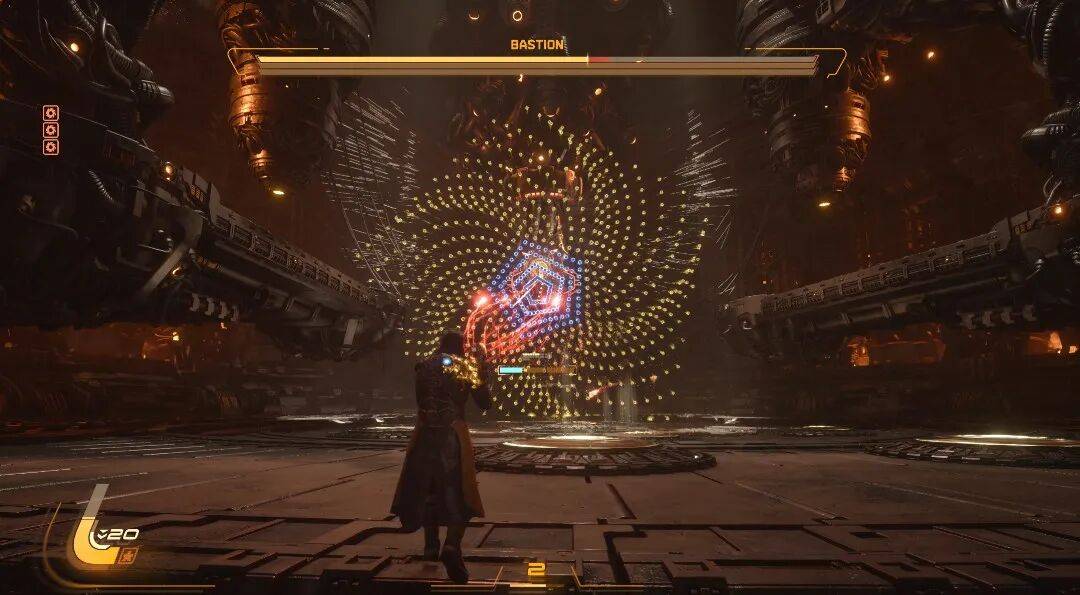Select the orange square icon beside the 20 counter
Image resolution: width=1080 pixels, height=595 pixels.
click(128, 552)
